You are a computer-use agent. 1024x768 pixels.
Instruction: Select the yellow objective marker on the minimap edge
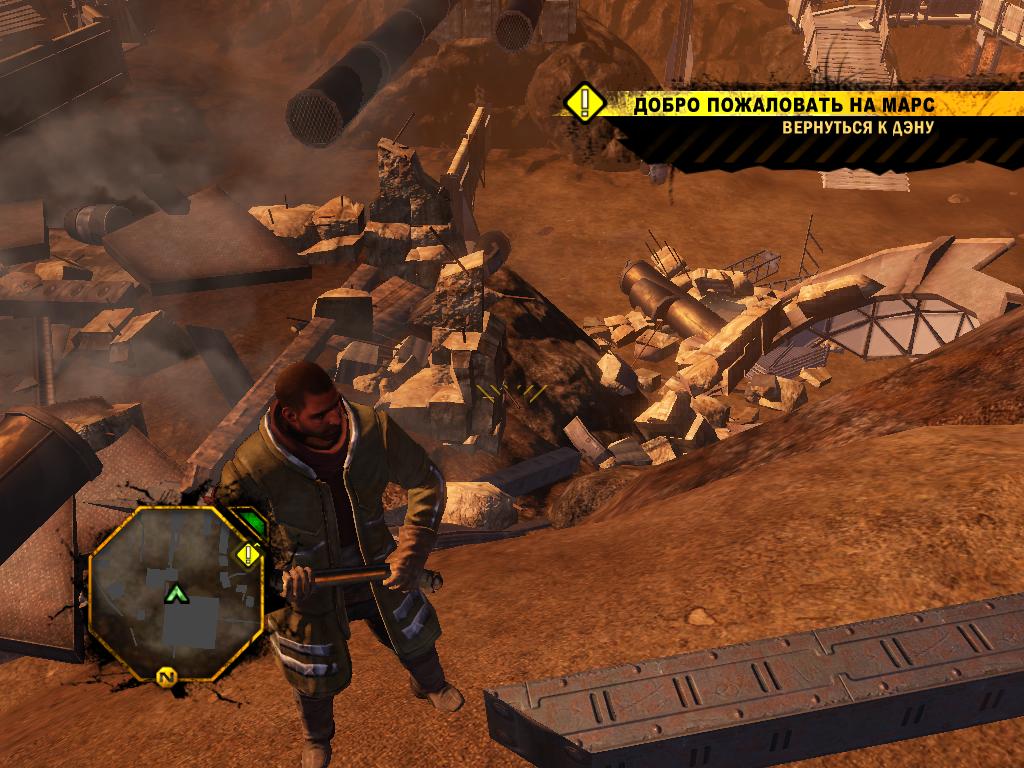(247, 555)
